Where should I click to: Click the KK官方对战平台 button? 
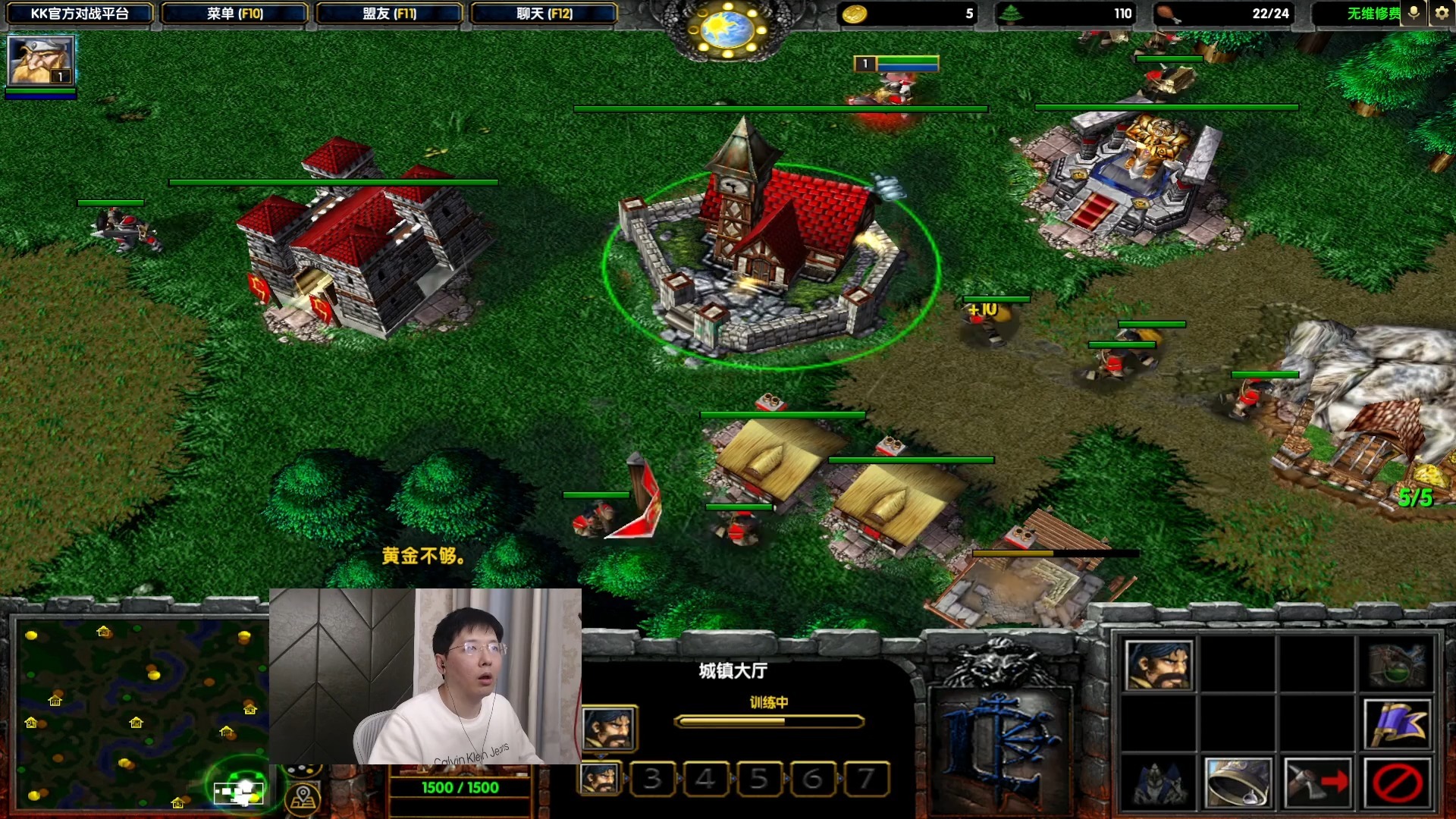[x=78, y=13]
